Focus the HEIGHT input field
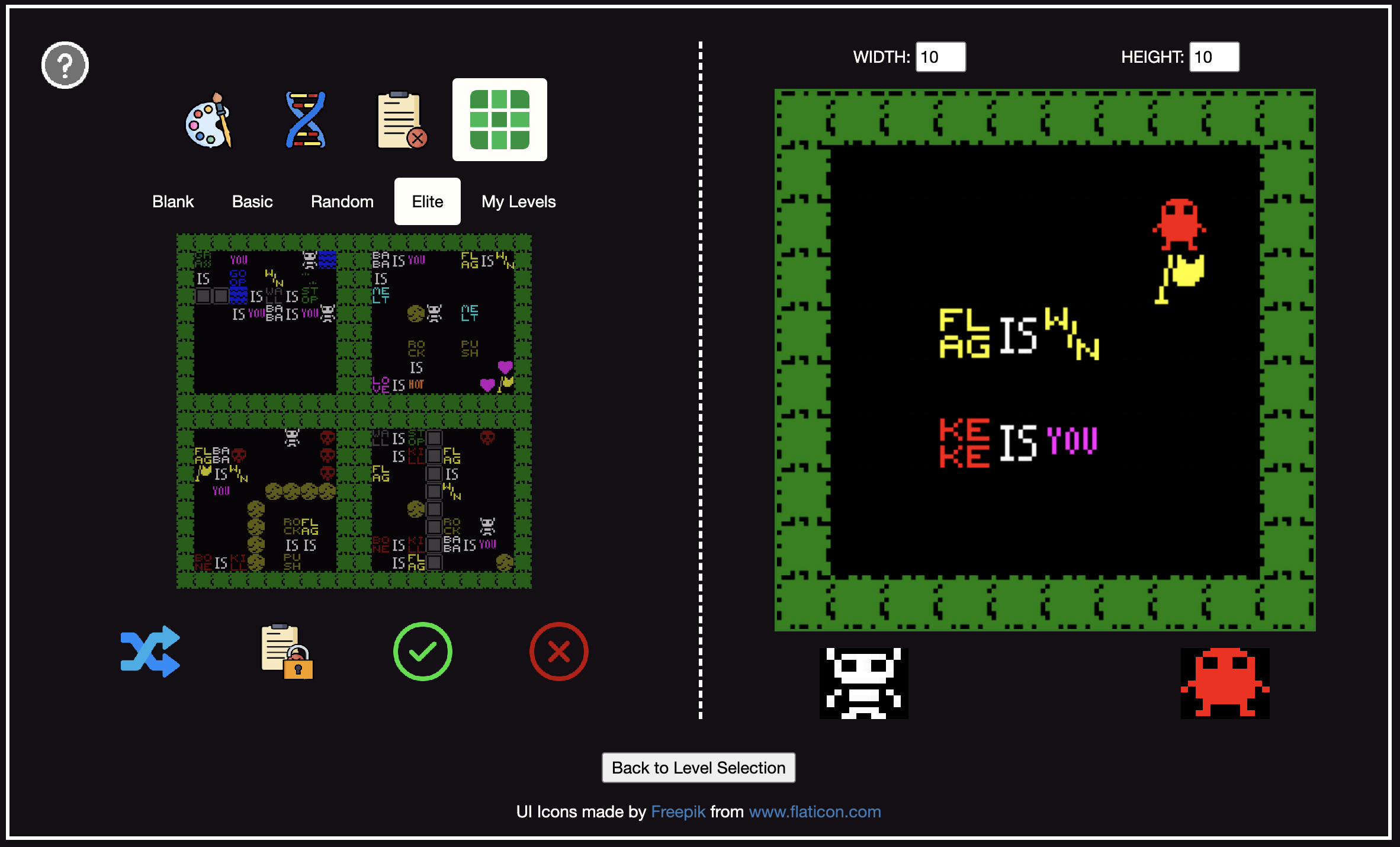1400x847 pixels. pos(1214,57)
